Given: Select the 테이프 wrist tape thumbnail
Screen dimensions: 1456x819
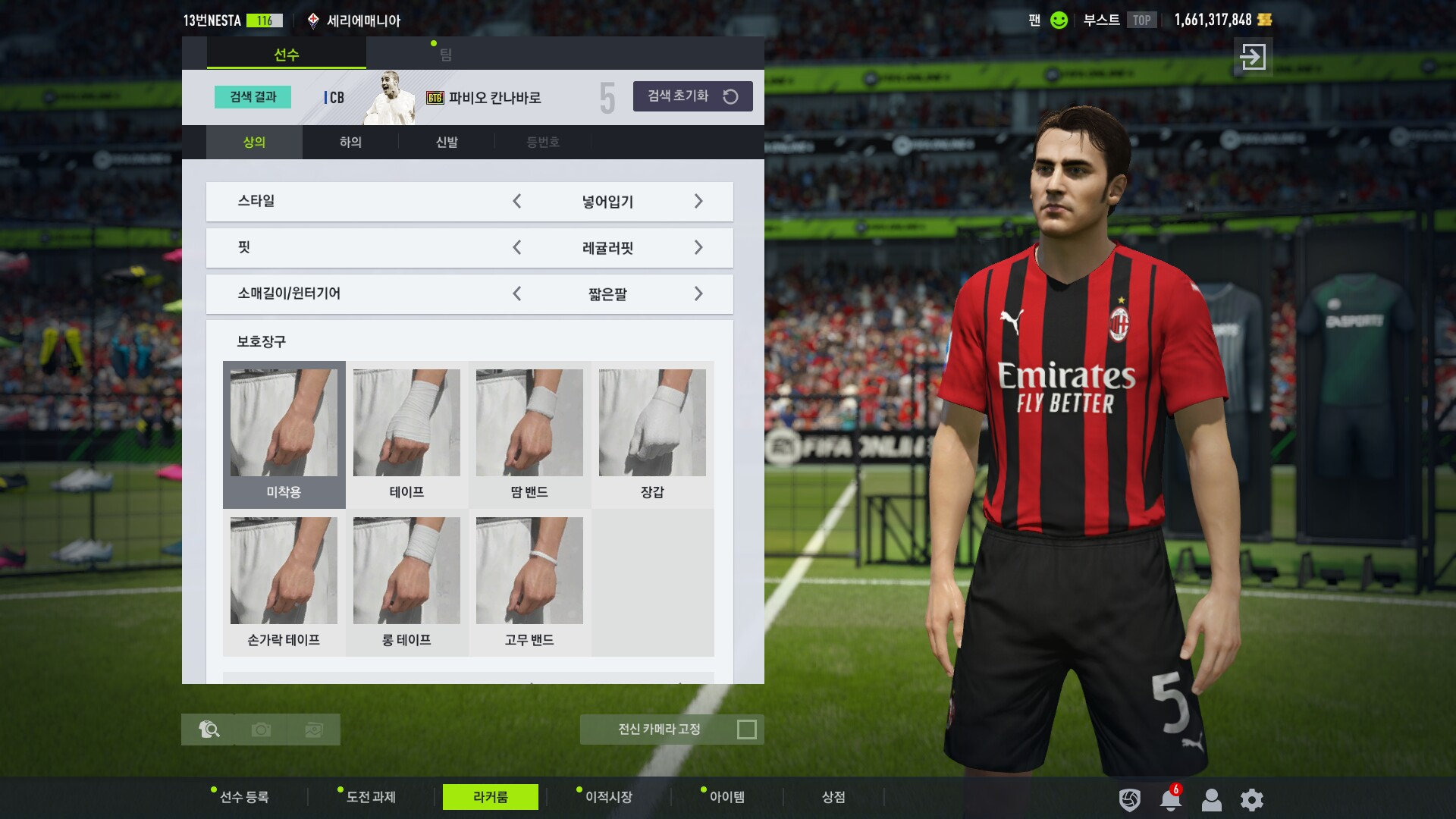Looking at the screenshot, I should point(406,434).
